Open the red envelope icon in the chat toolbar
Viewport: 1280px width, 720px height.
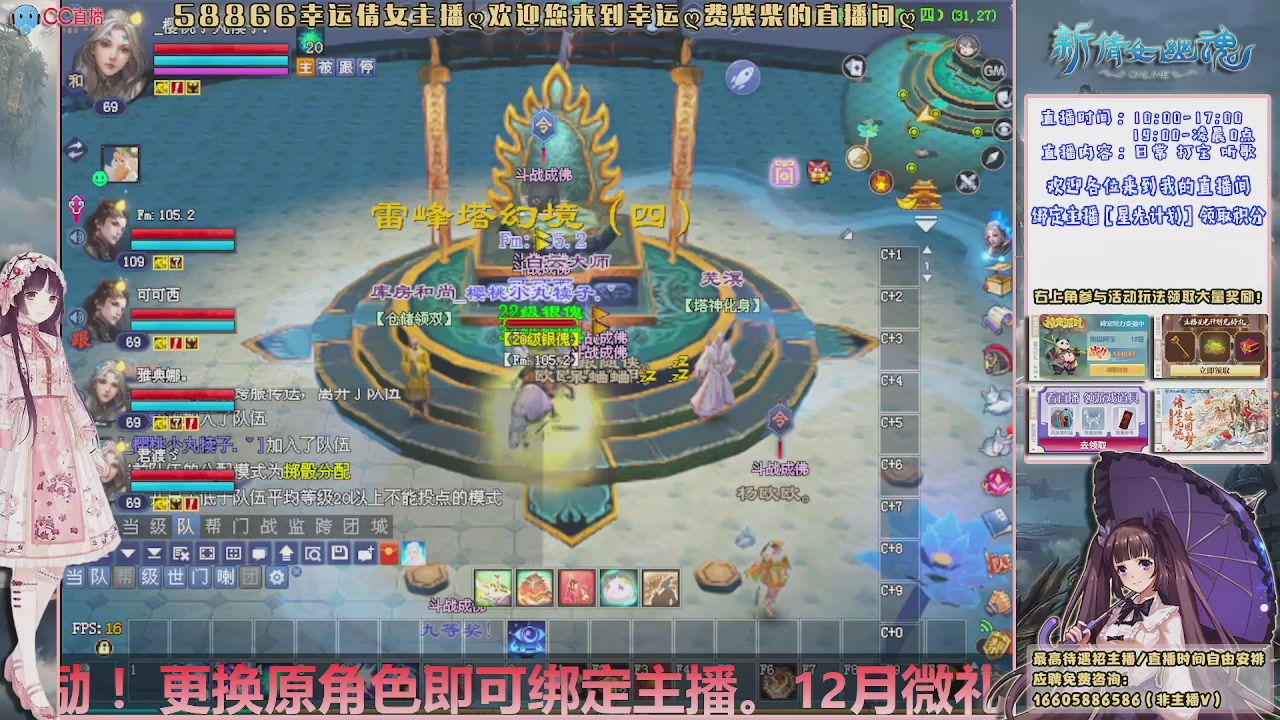388,553
